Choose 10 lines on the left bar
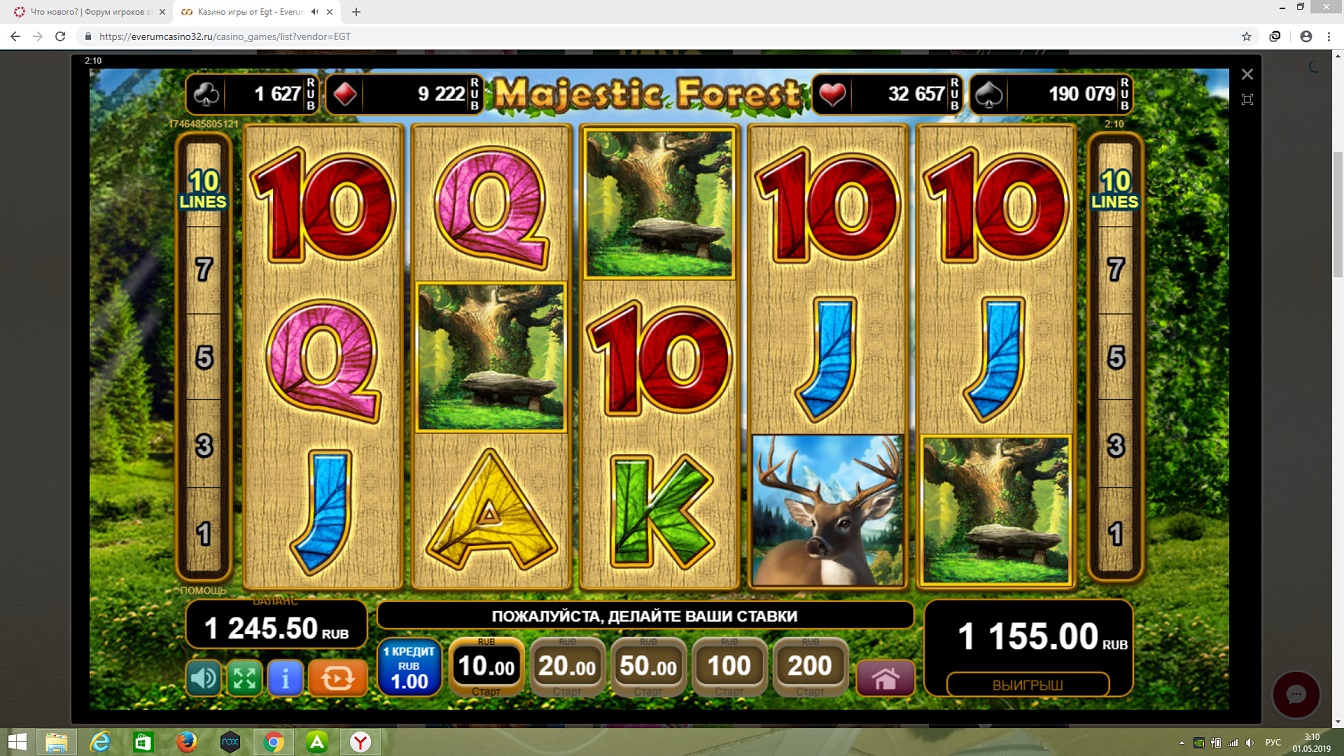 (204, 189)
